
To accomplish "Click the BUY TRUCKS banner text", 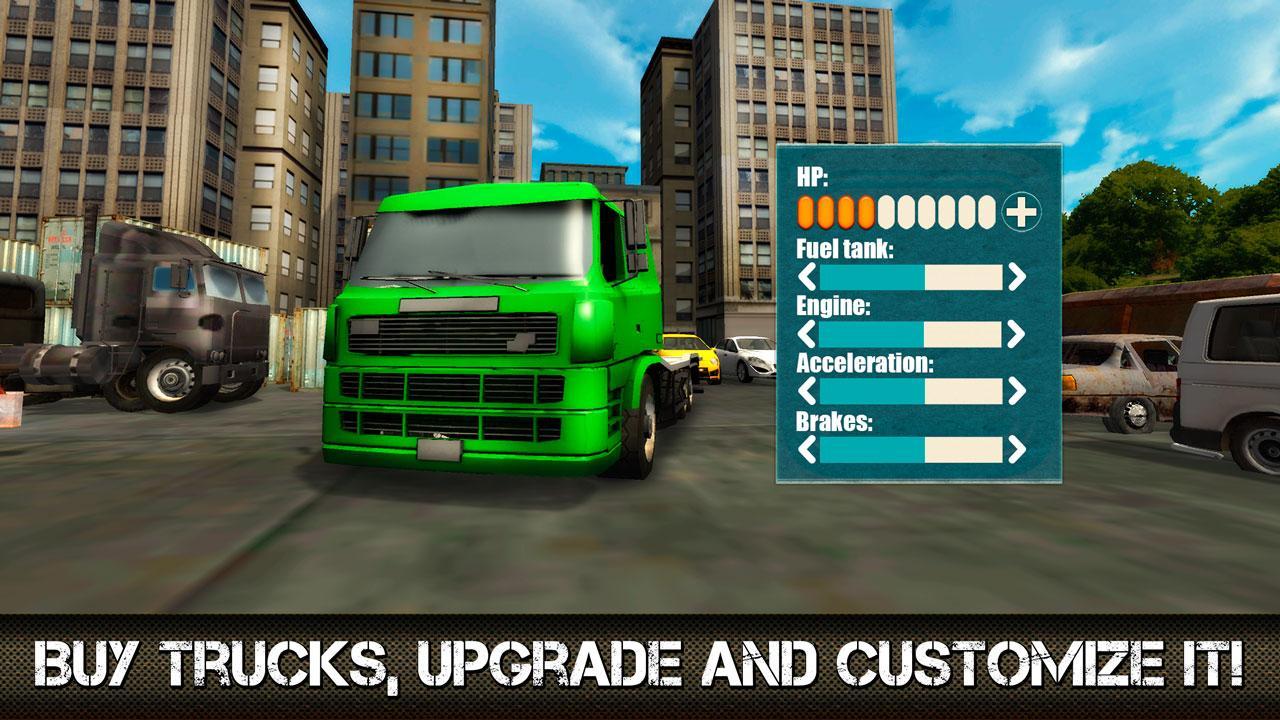I will tap(640, 660).
